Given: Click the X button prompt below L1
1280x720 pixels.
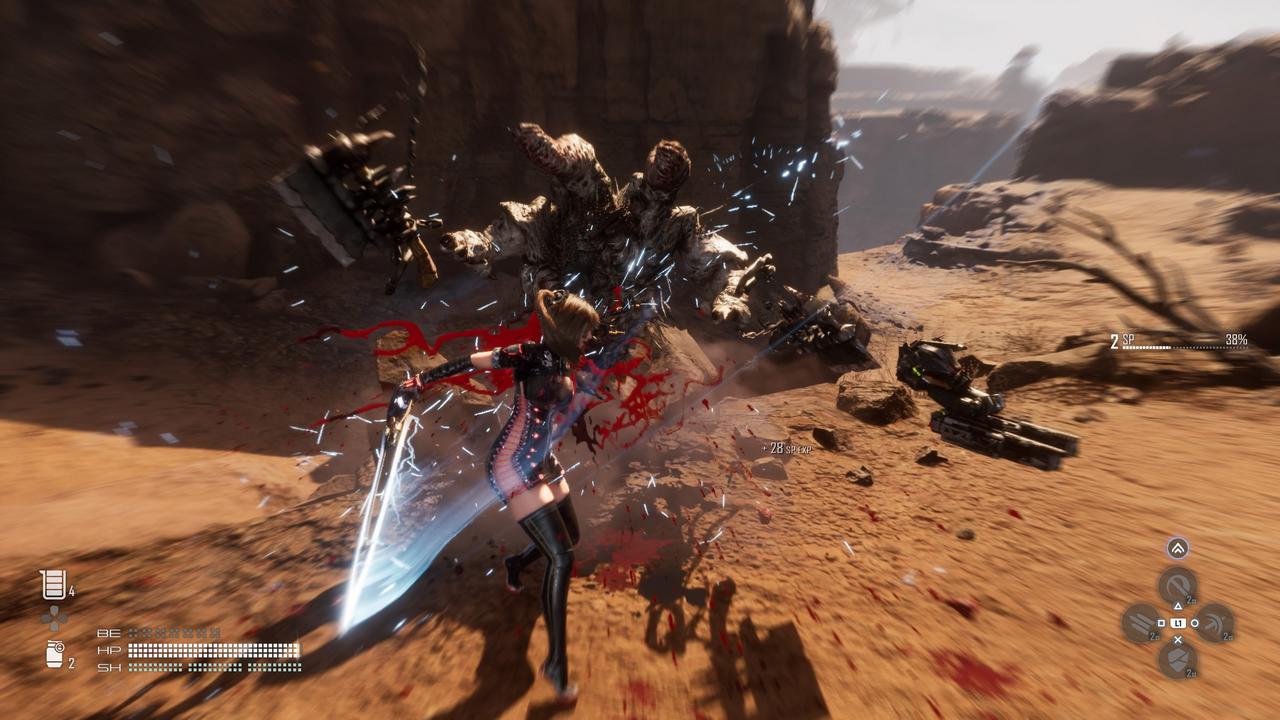Looking at the screenshot, I should pyautogui.click(x=1177, y=639).
